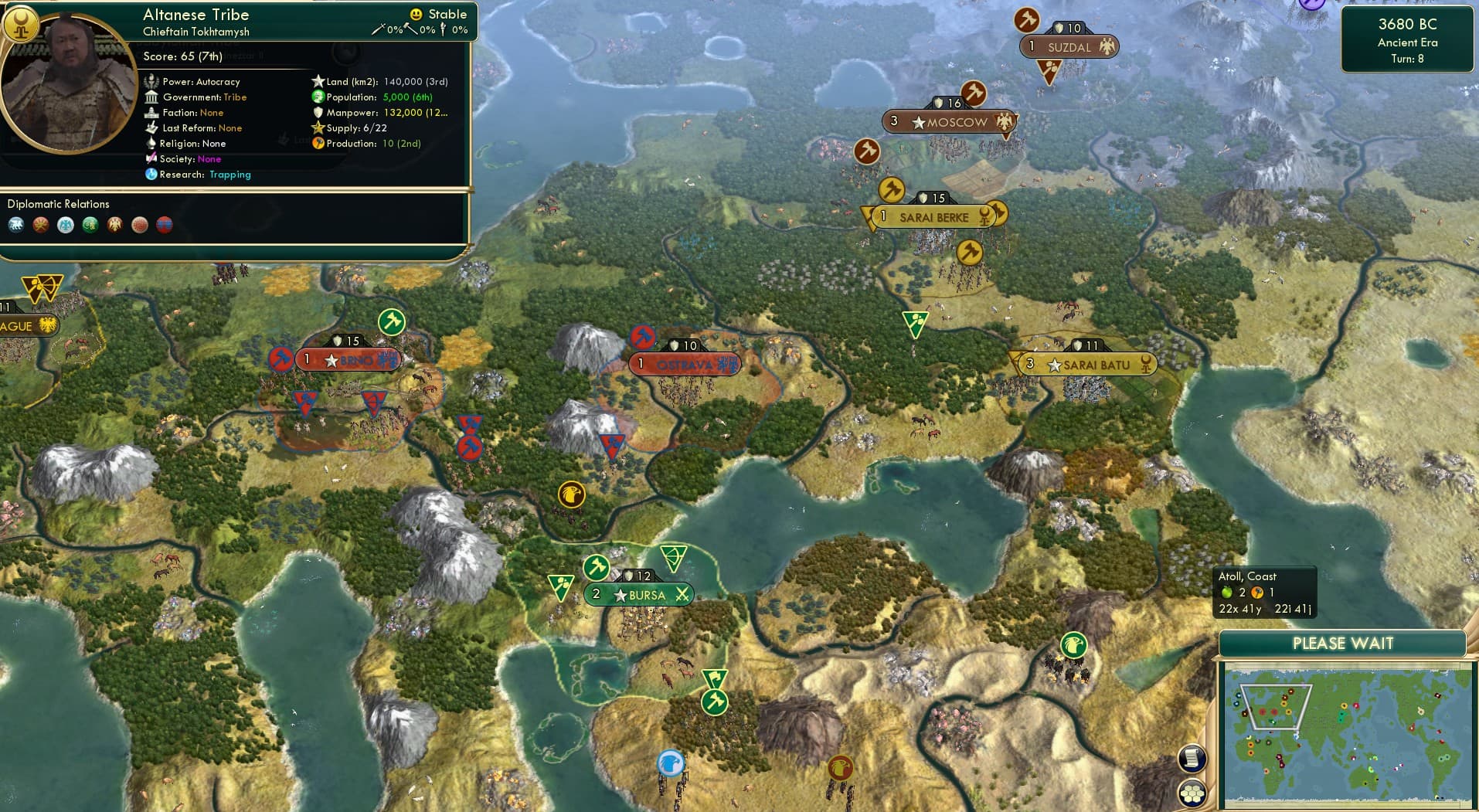Click the Bursa city banner
Image resolution: width=1479 pixels, height=812 pixels.
637,595
